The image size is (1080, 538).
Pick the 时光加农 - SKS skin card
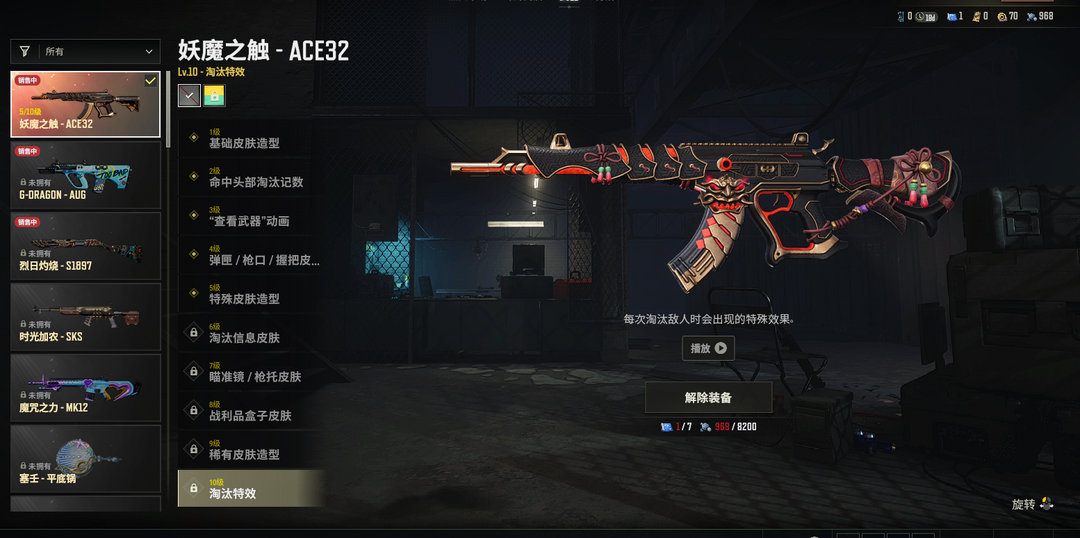(x=85, y=316)
